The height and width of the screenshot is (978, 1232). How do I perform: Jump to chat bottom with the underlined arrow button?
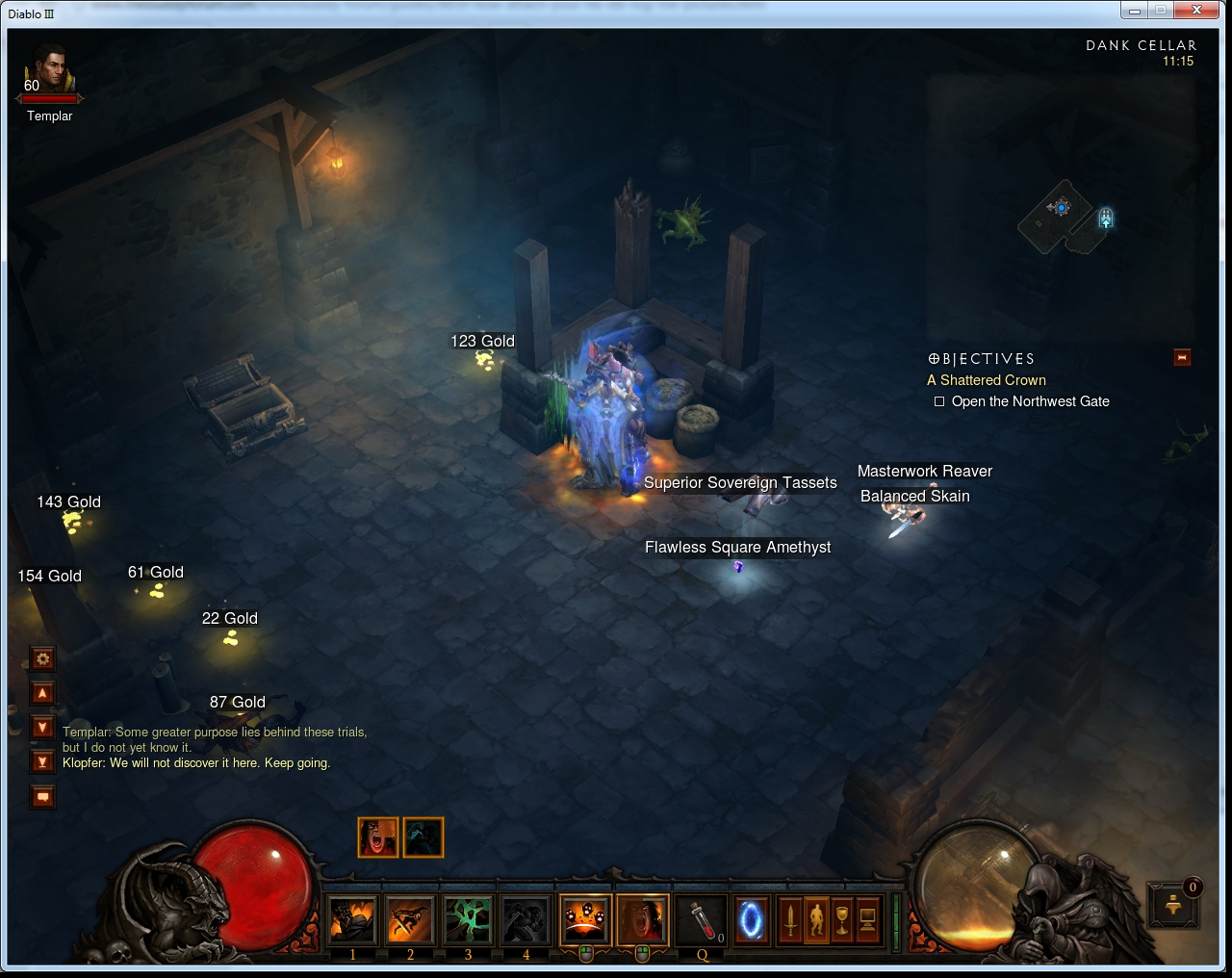pos(42,761)
